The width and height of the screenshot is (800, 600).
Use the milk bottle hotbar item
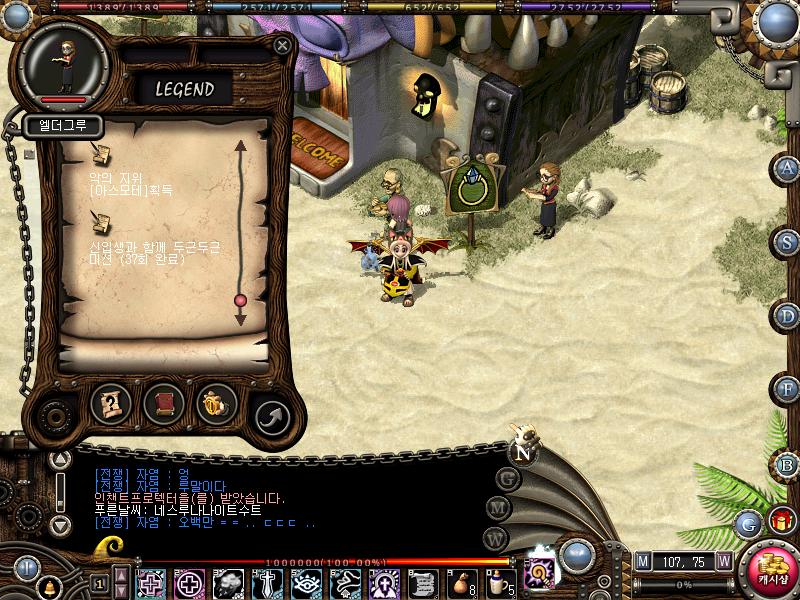pyautogui.click(x=497, y=582)
